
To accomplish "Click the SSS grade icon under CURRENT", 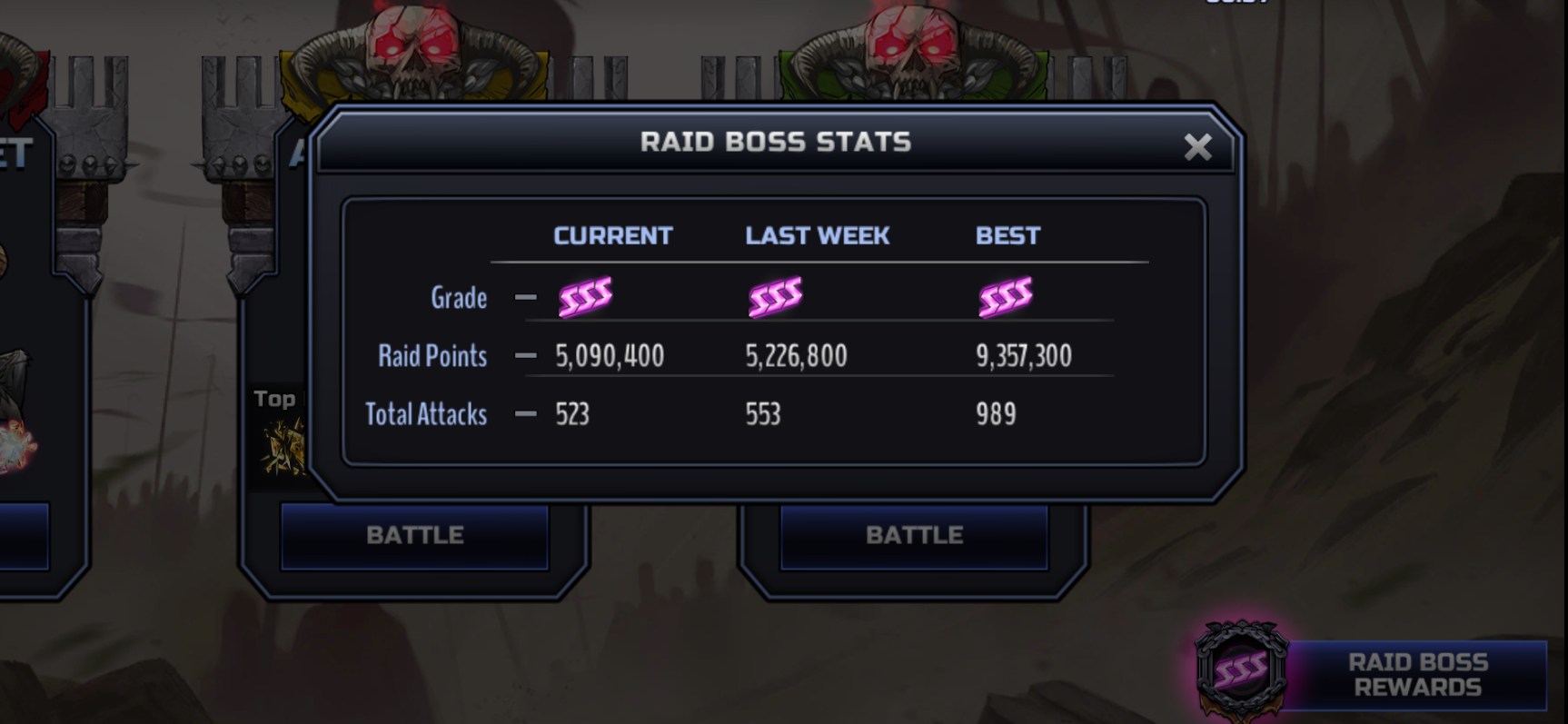I will pyautogui.click(x=587, y=295).
